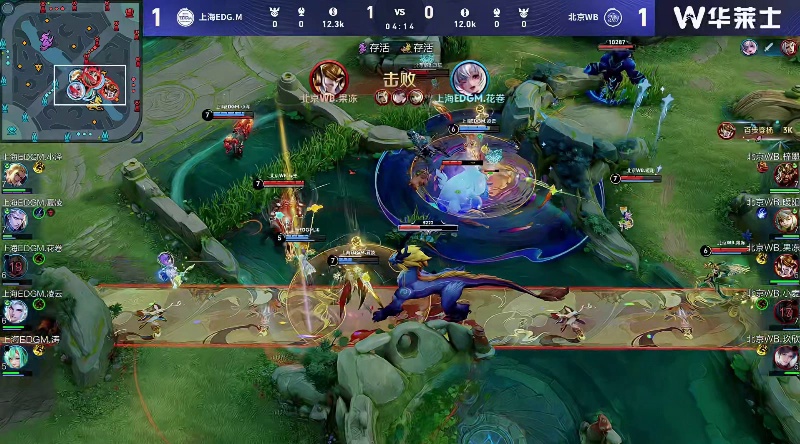Image resolution: width=800 pixels, height=444 pixels.
Task: Select the 北京WB team logo
Action: (x=613, y=17)
